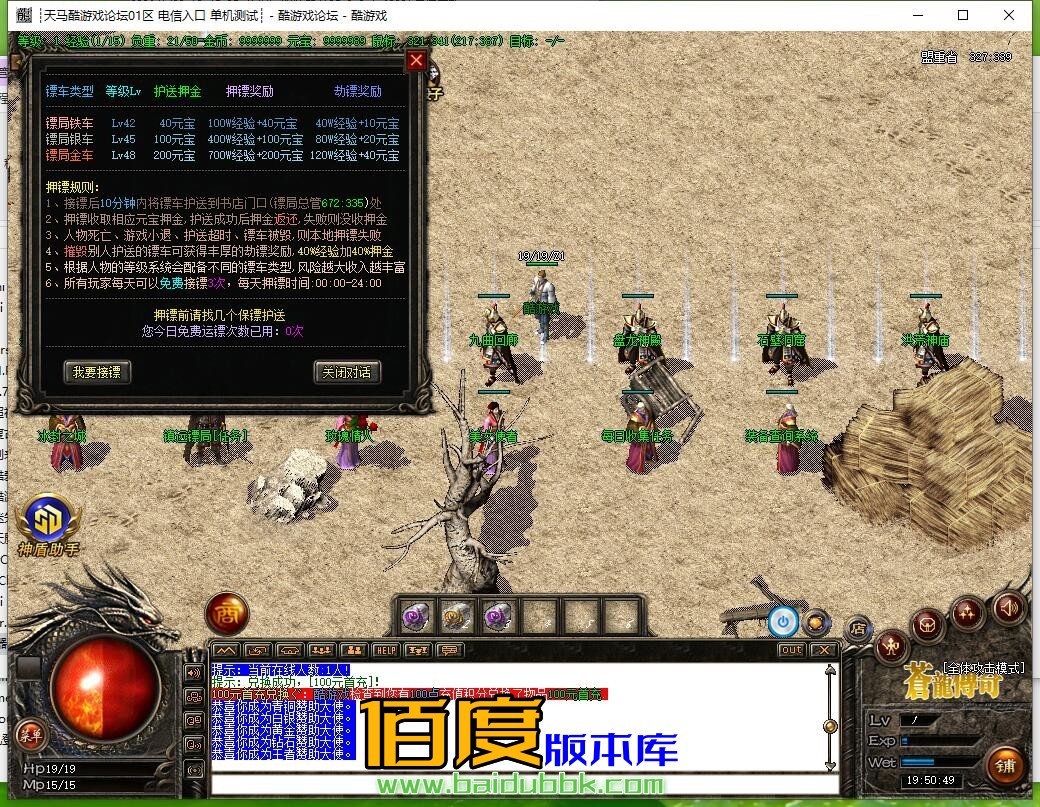Close the escort dialog with the red X
Image resolution: width=1040 pixels, height=807 pixels.
417,61
